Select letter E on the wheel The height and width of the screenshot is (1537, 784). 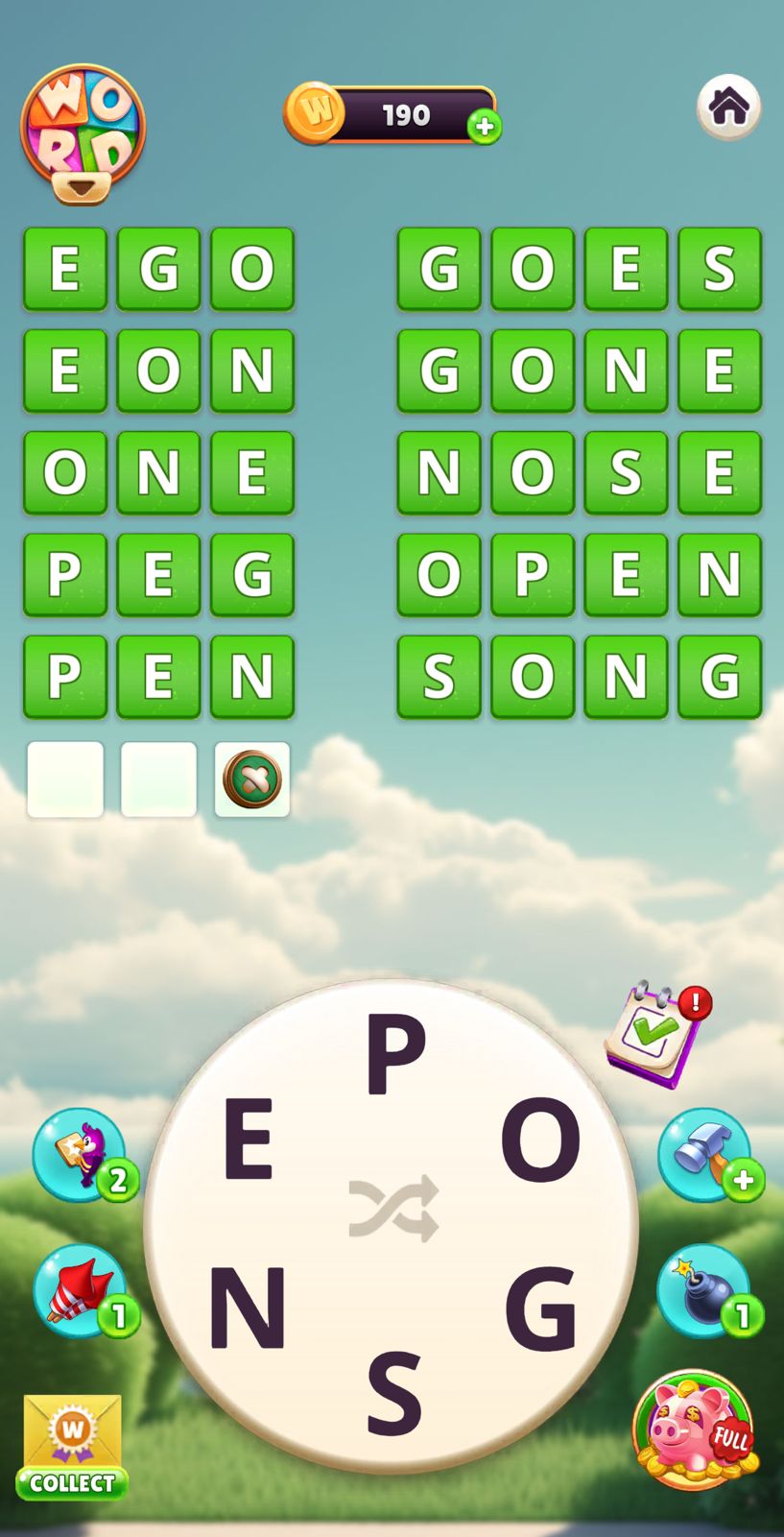[249, 1140]
